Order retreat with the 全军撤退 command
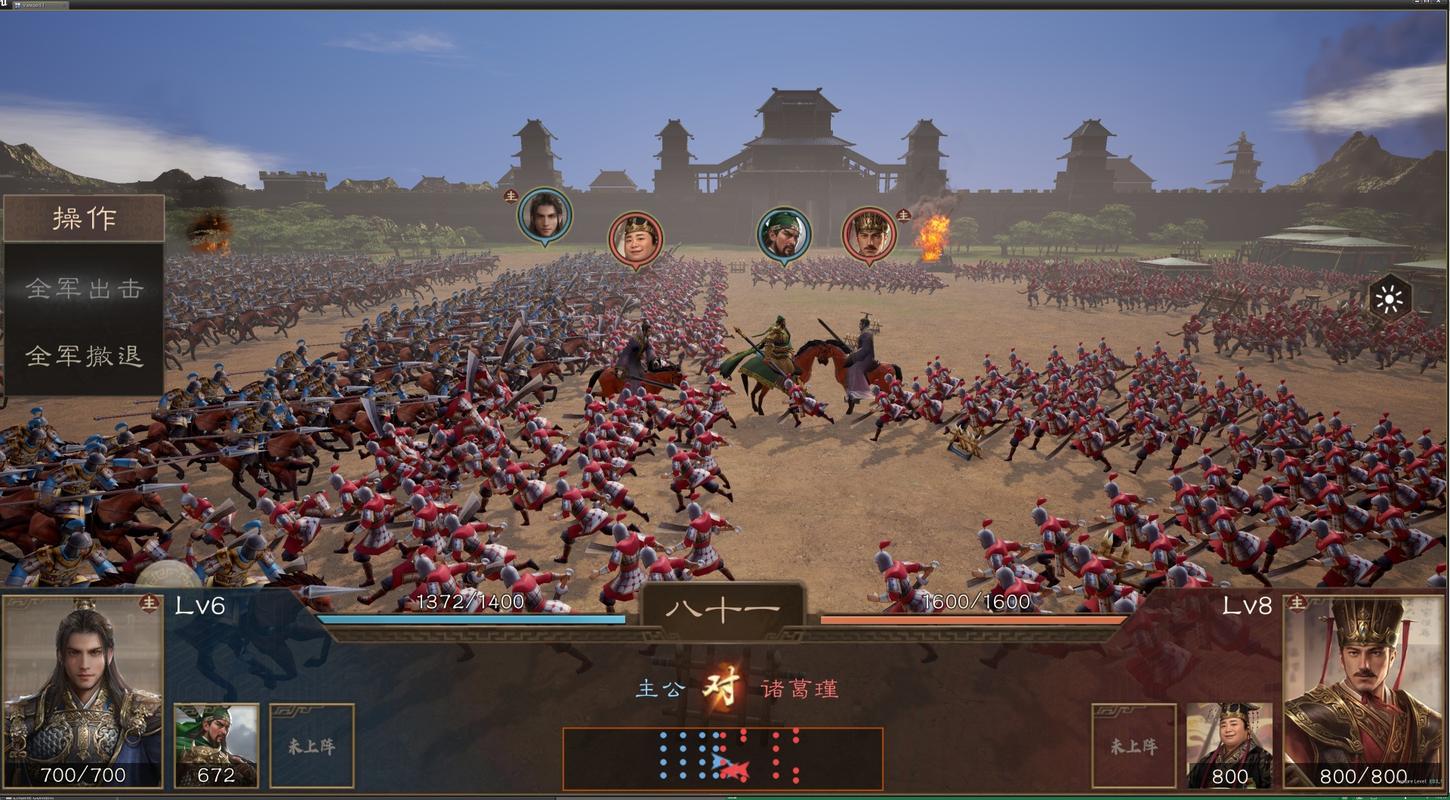Screen dimensions: 1450x800 pos(85,357)
